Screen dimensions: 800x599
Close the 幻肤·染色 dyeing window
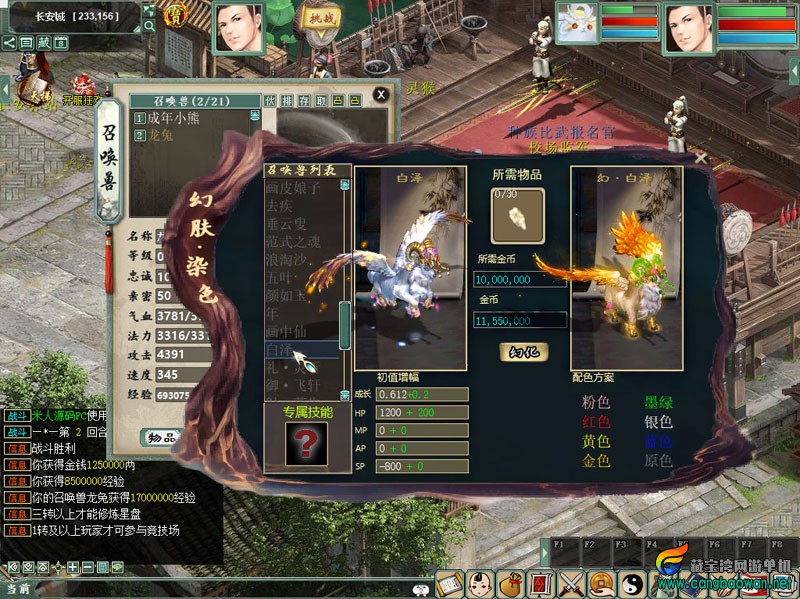(701, 157)
